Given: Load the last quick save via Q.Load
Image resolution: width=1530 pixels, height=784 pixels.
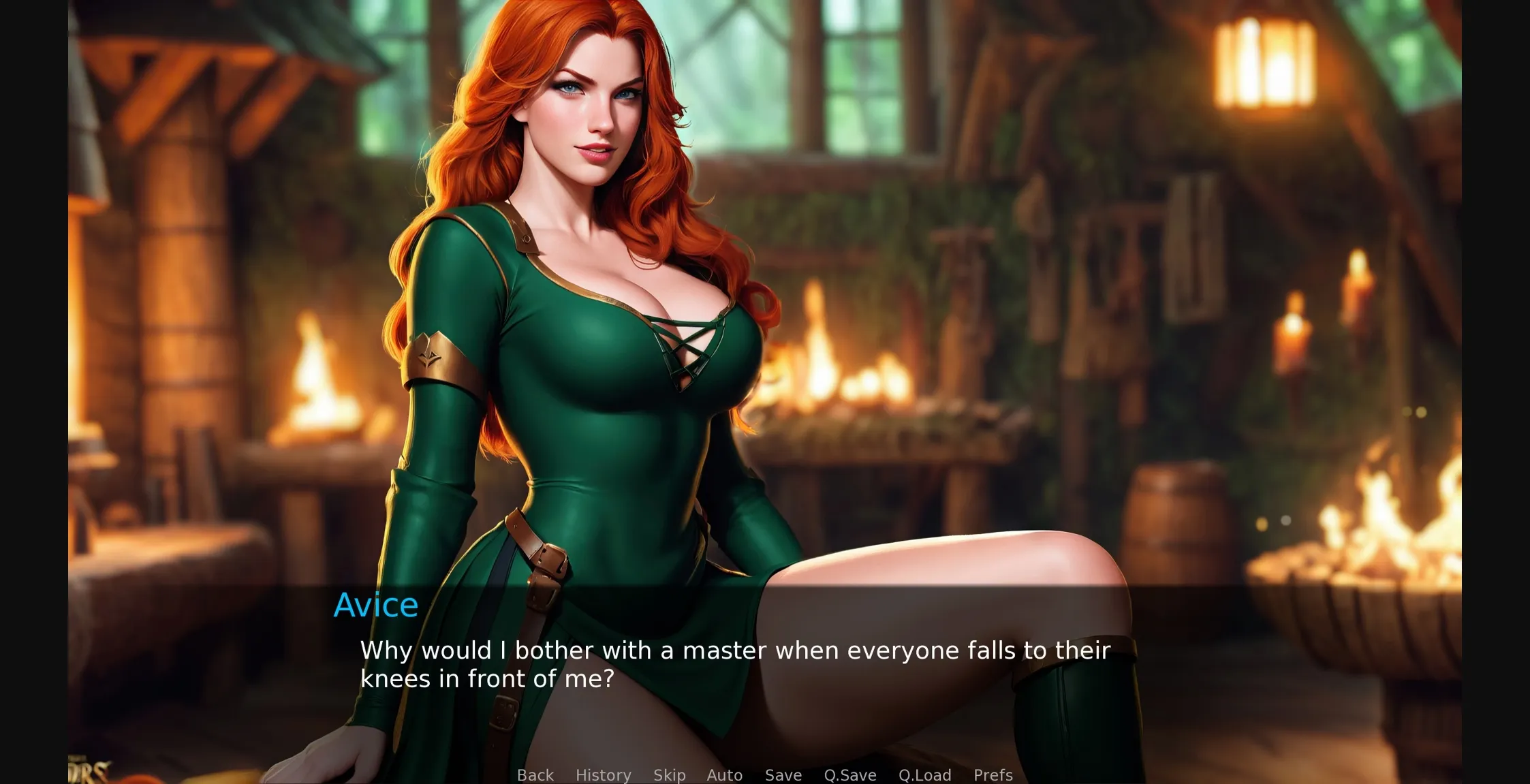Looking at the screenshot, I should point(925,775).
